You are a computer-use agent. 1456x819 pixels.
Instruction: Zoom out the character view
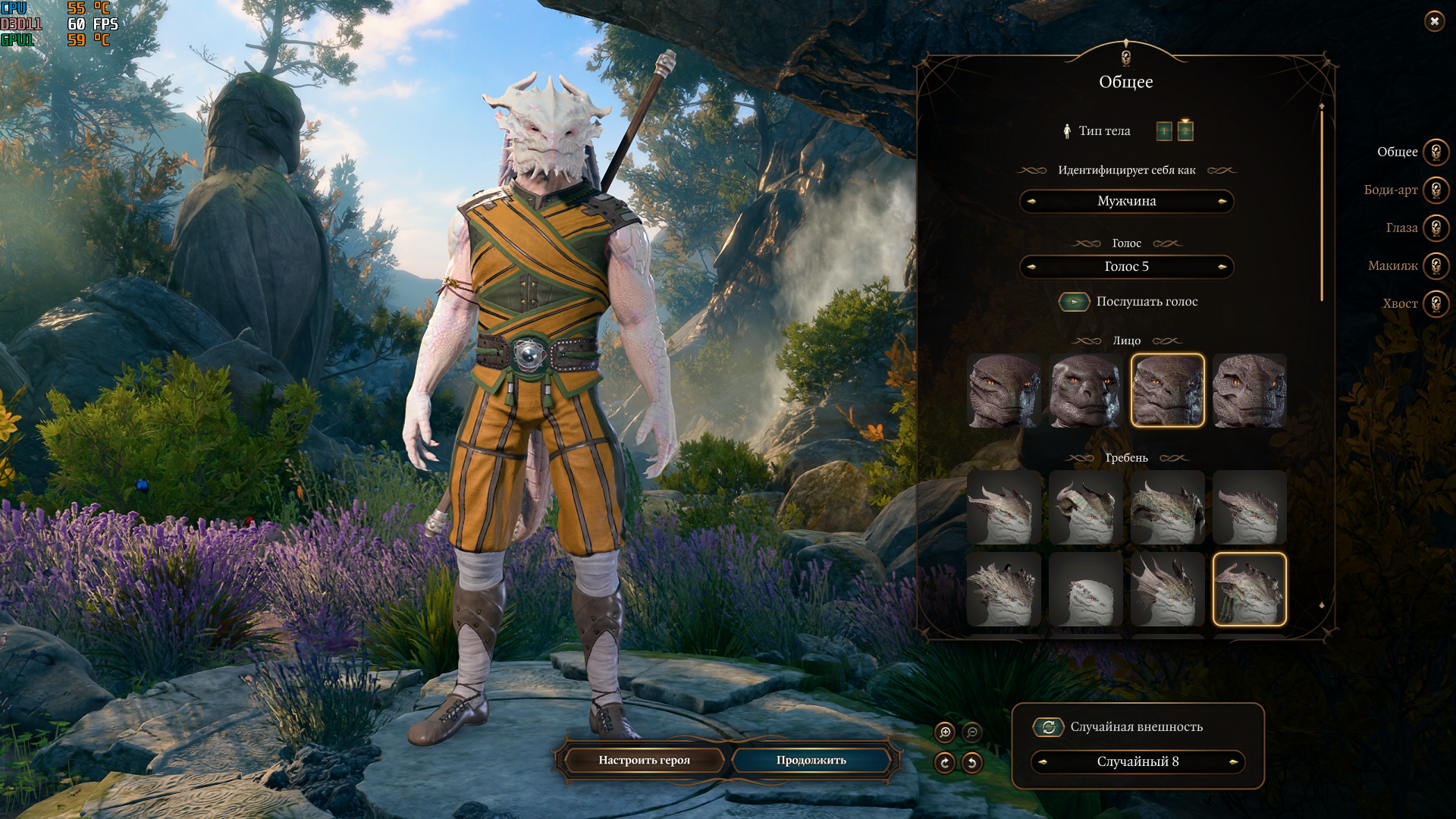[971, 732]
